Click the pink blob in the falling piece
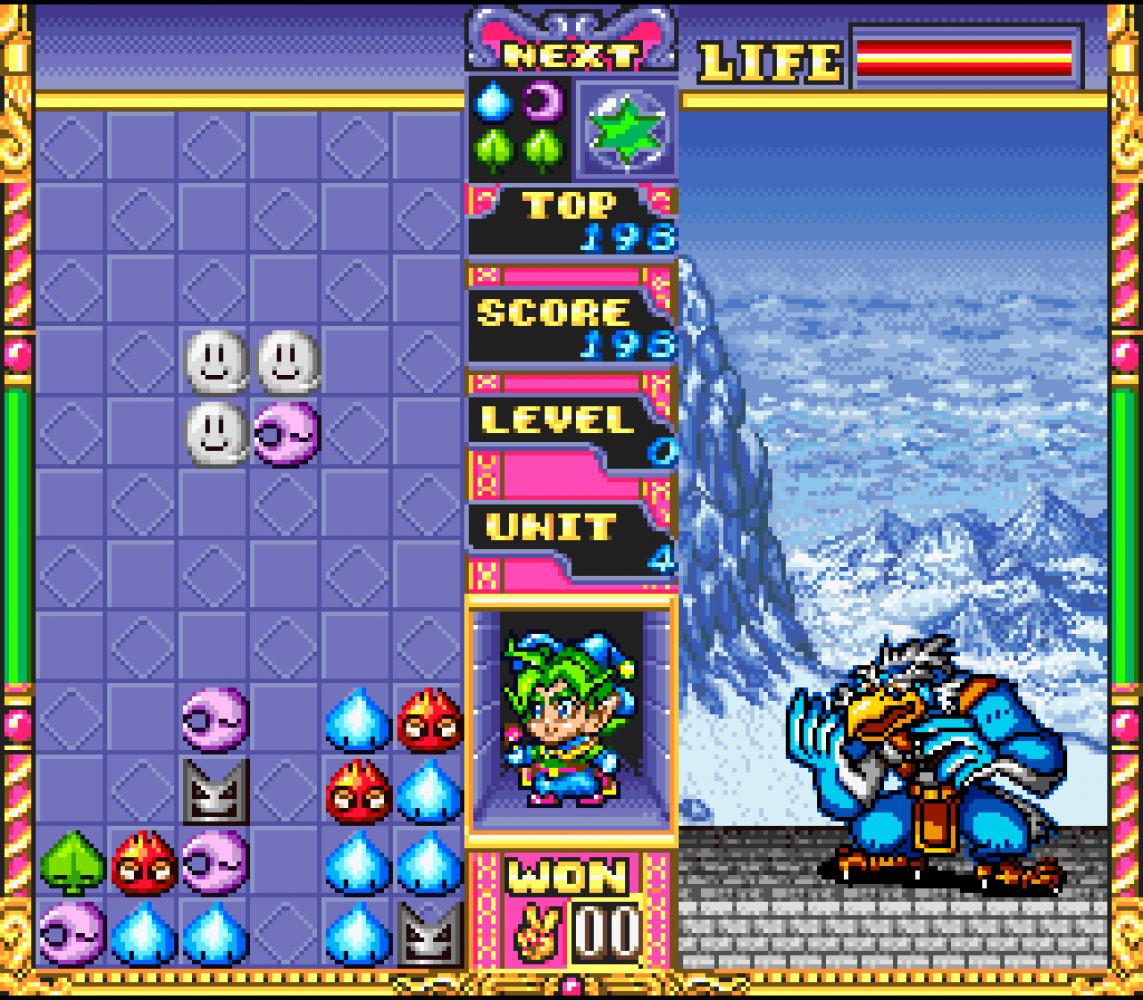 (286, 434)
